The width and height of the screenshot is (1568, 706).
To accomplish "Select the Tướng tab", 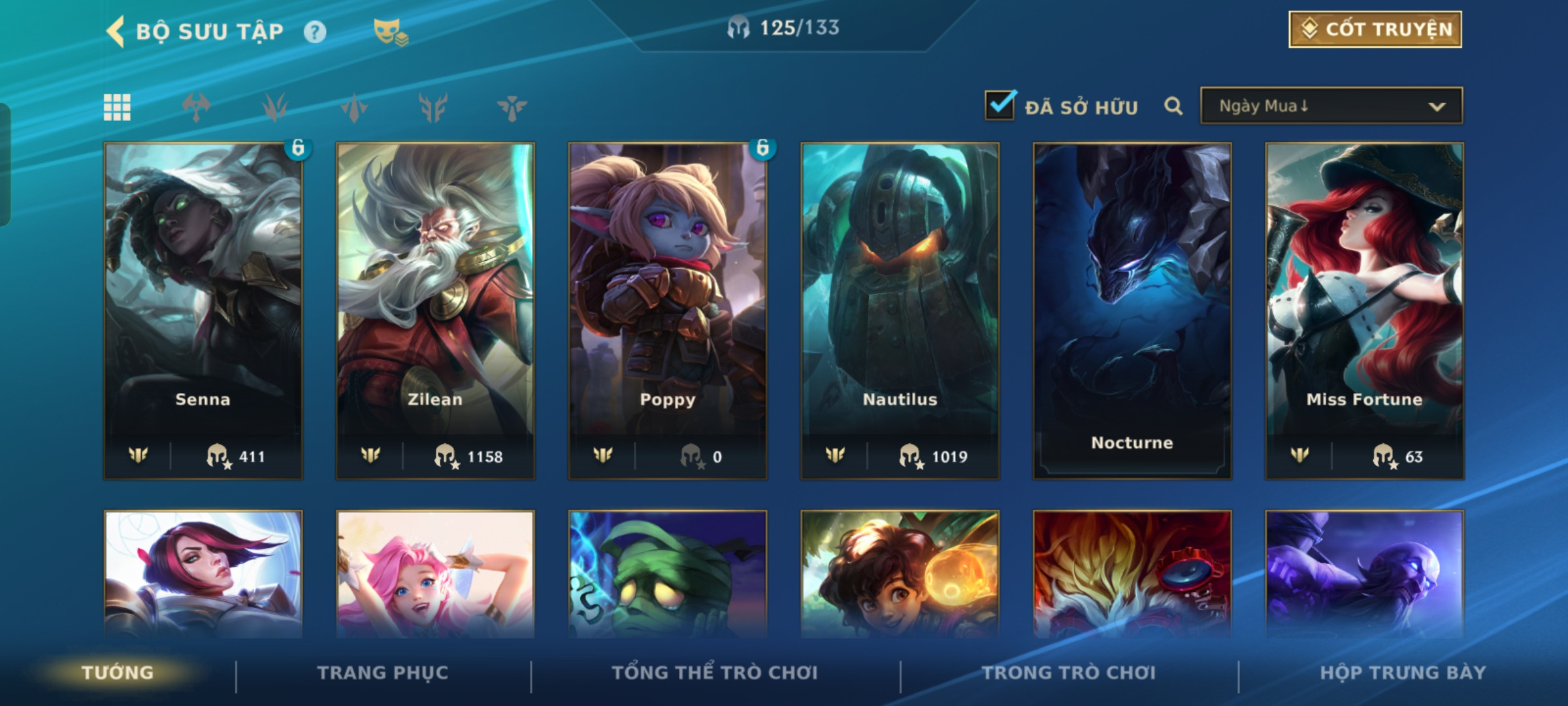I will (x=118, y=673).
